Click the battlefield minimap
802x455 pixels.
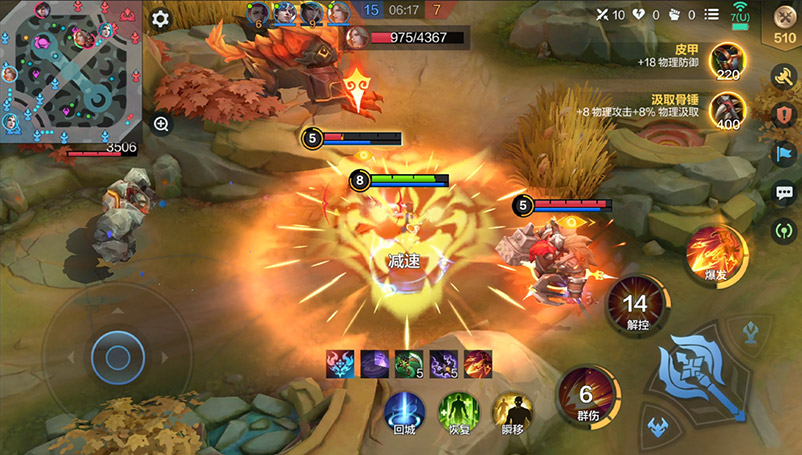[x=68, y=70]
